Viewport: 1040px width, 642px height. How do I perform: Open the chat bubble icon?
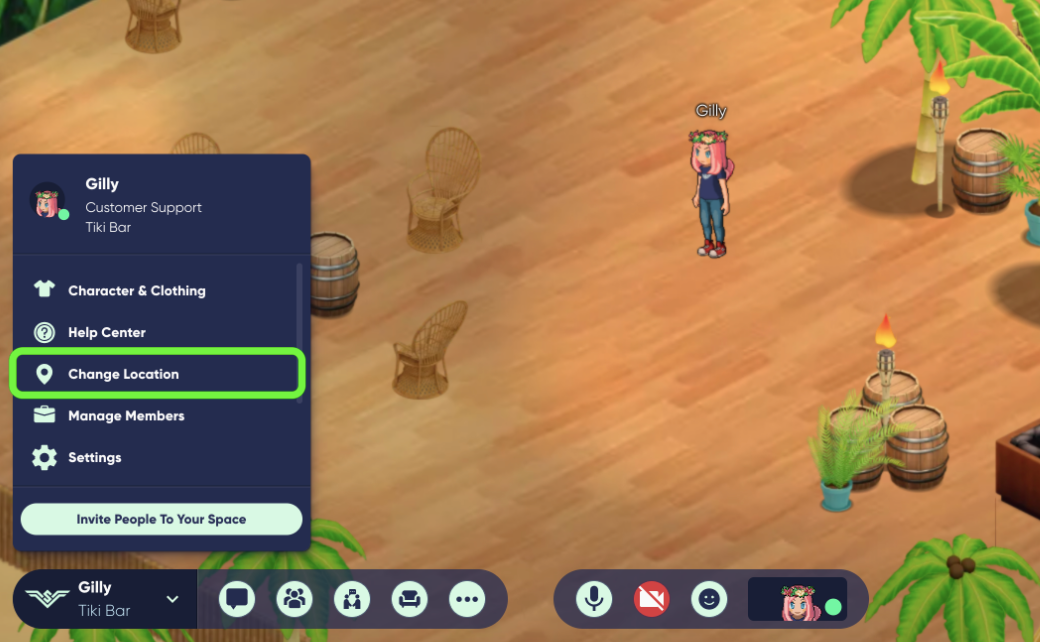tap(237, 599)
